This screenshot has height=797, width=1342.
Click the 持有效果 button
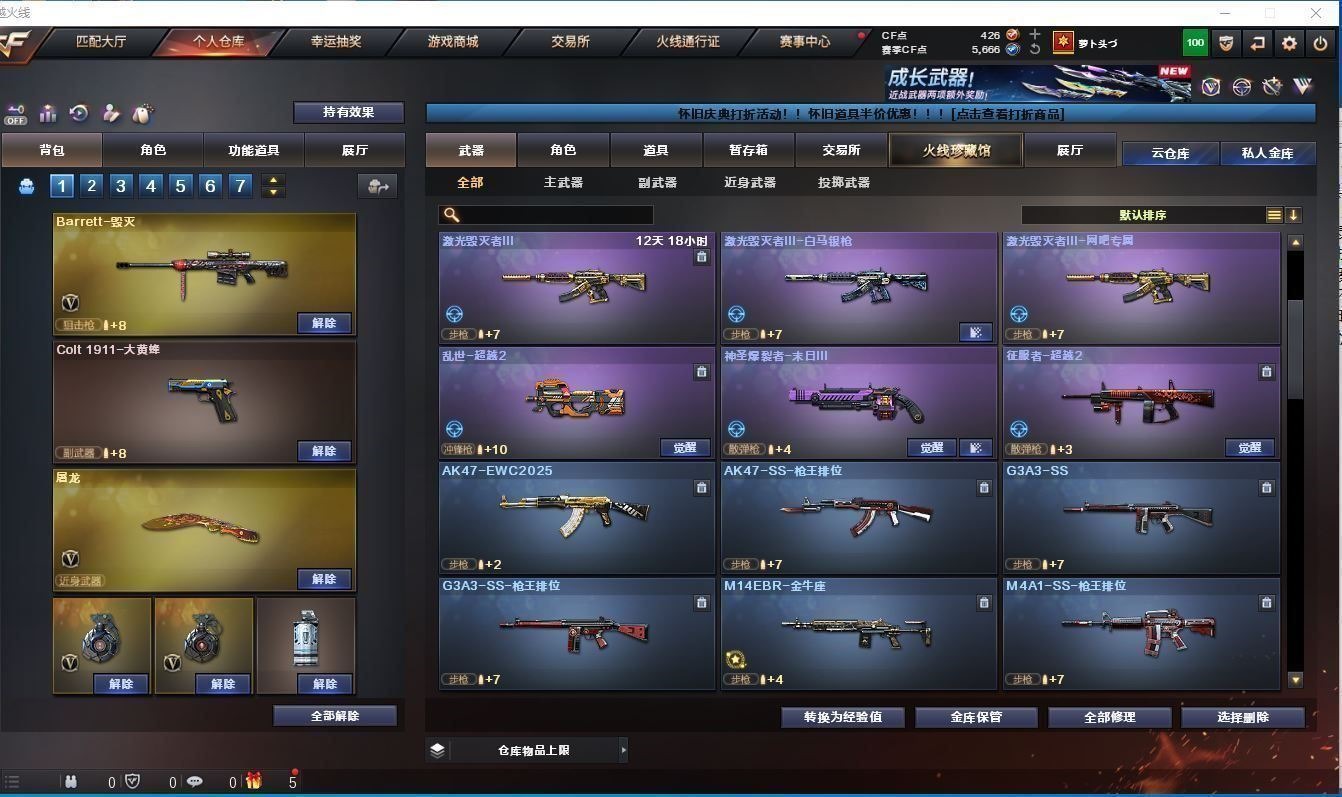[348, 112]
